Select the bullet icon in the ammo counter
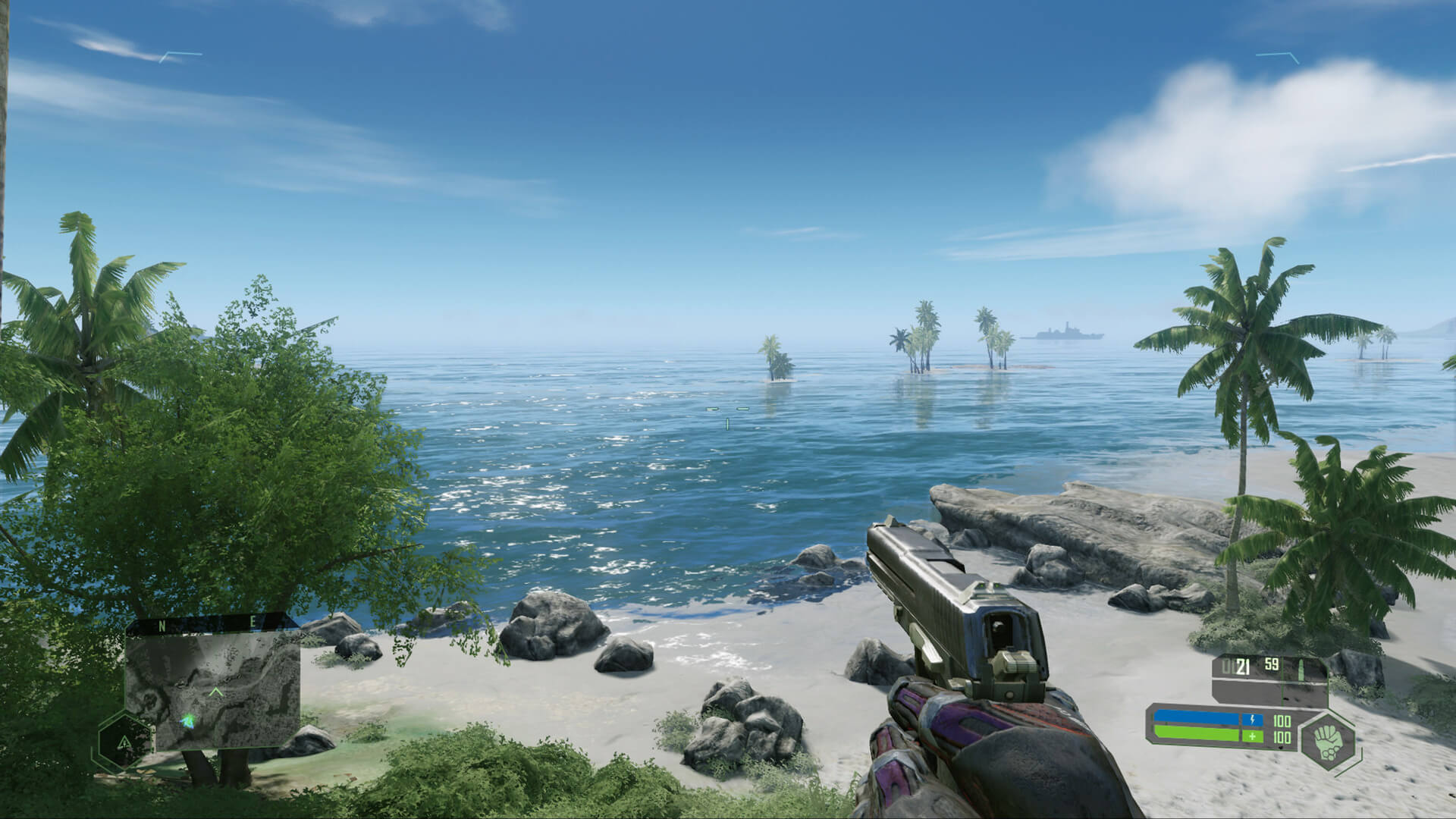This screenshot has width=1456, height=819. point(1301,669)
